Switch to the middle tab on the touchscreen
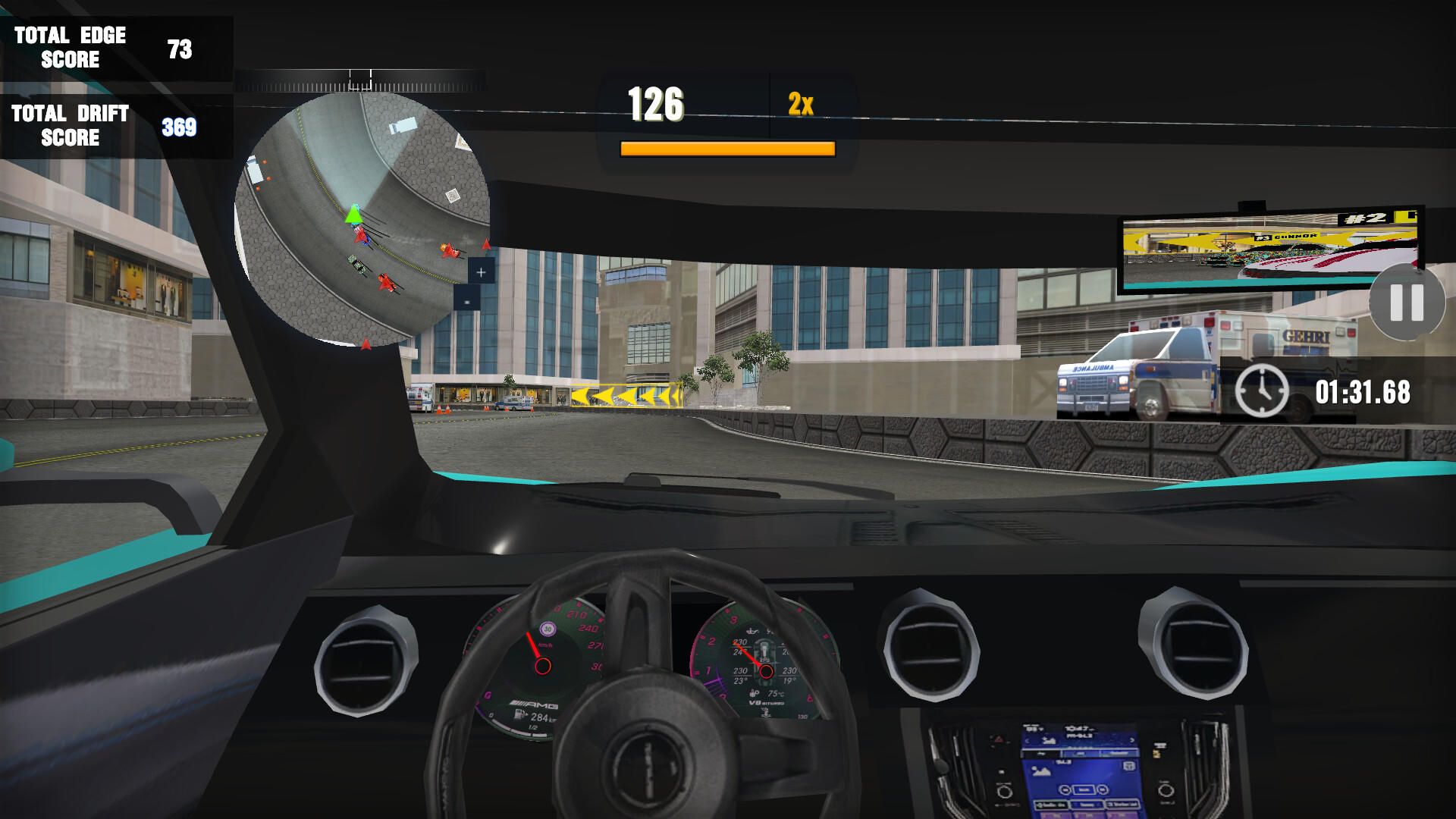This screenshot has width=1456, height=819. pyautogui.click(x=1081, y=752)
